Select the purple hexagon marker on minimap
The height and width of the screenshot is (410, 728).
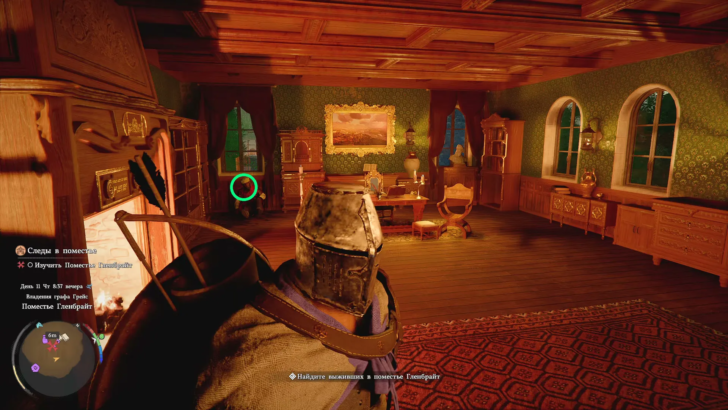click(36, 367)
